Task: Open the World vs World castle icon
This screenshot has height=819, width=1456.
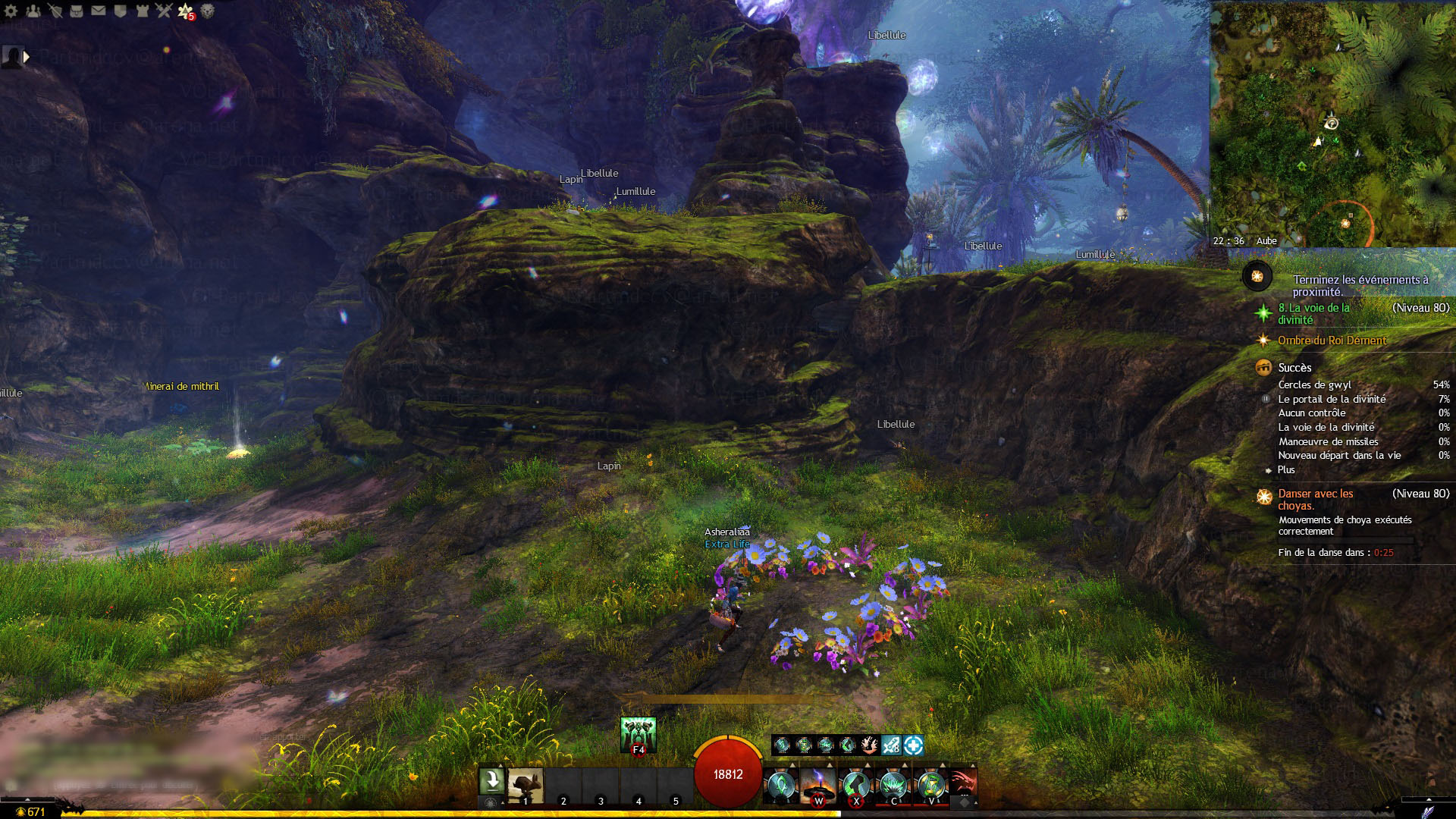Action: point(142,11)
